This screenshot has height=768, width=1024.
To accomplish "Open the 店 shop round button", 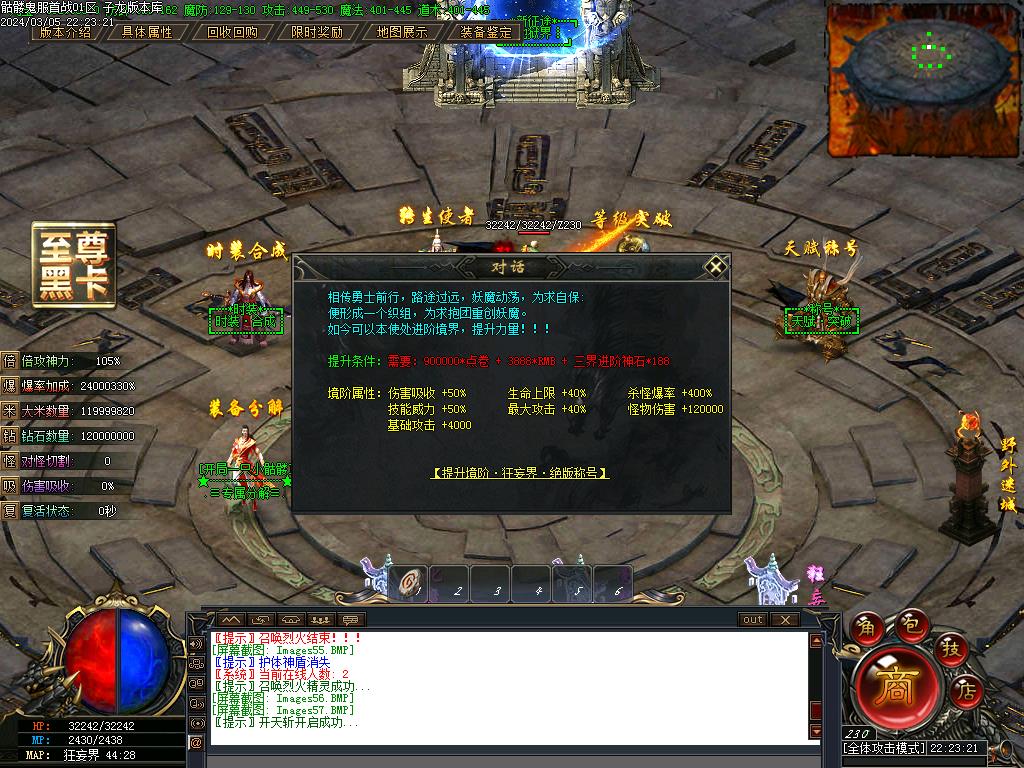I will tap(966, 690).
